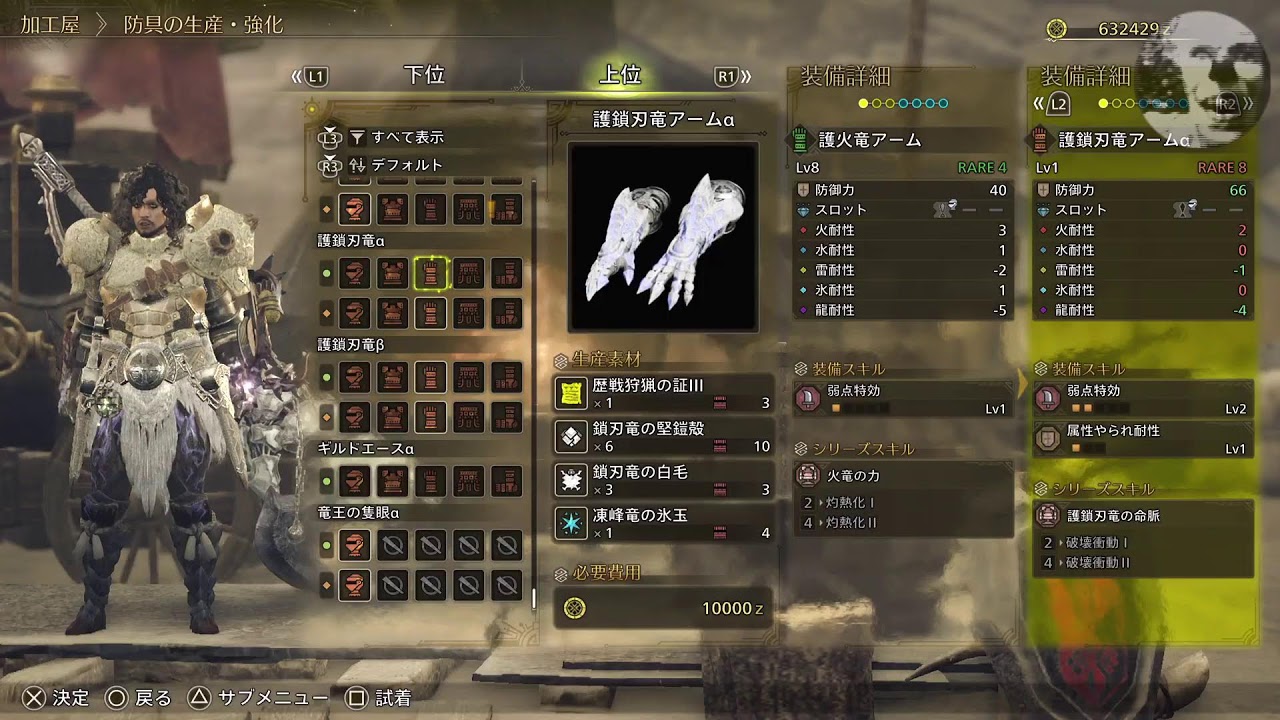This screenshot has height=720, width=1280.
Task: Switch to the 上位 rank tab
Action: (x=620, y=76)
